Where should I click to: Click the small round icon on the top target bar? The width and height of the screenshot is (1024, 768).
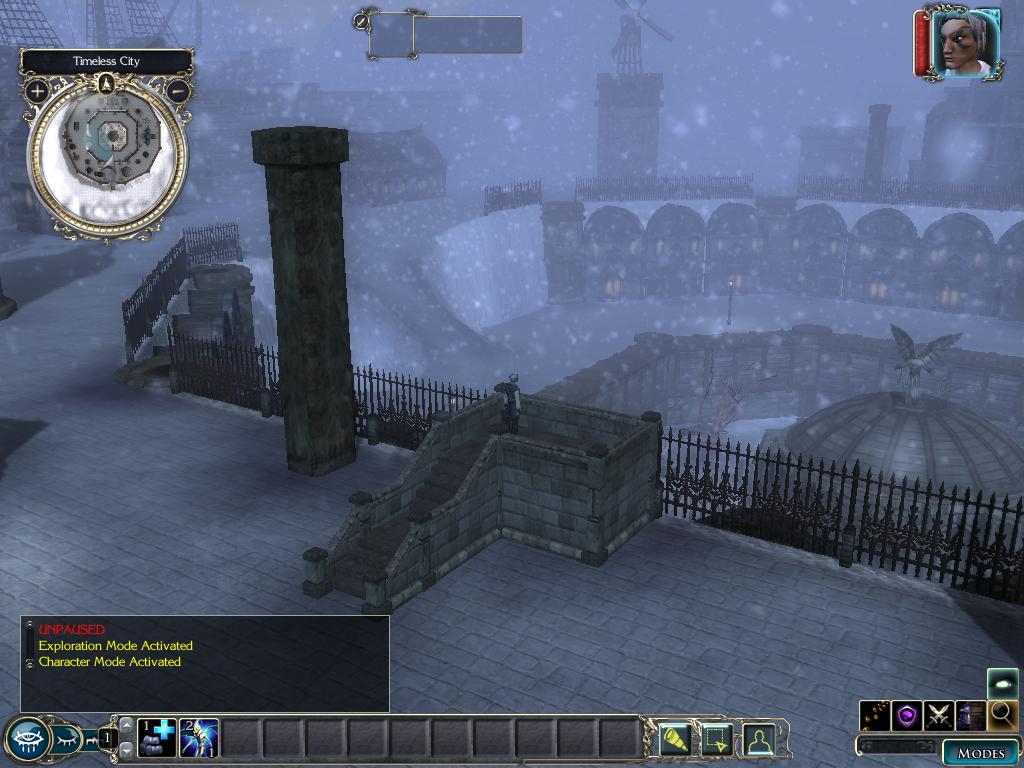(x=360, y=19)
